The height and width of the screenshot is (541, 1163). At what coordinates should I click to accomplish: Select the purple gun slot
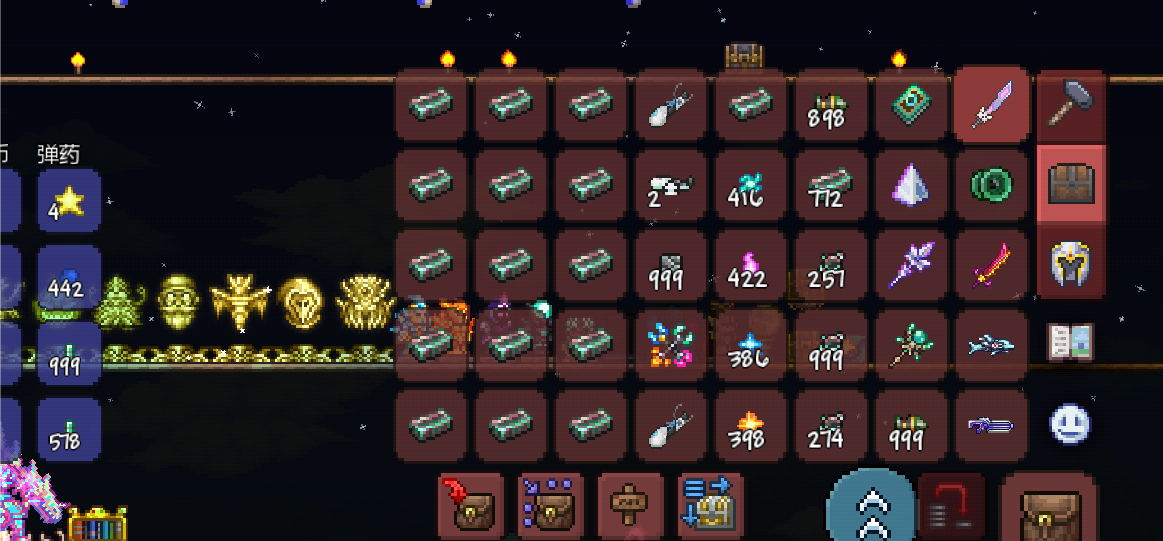[990, 425]
